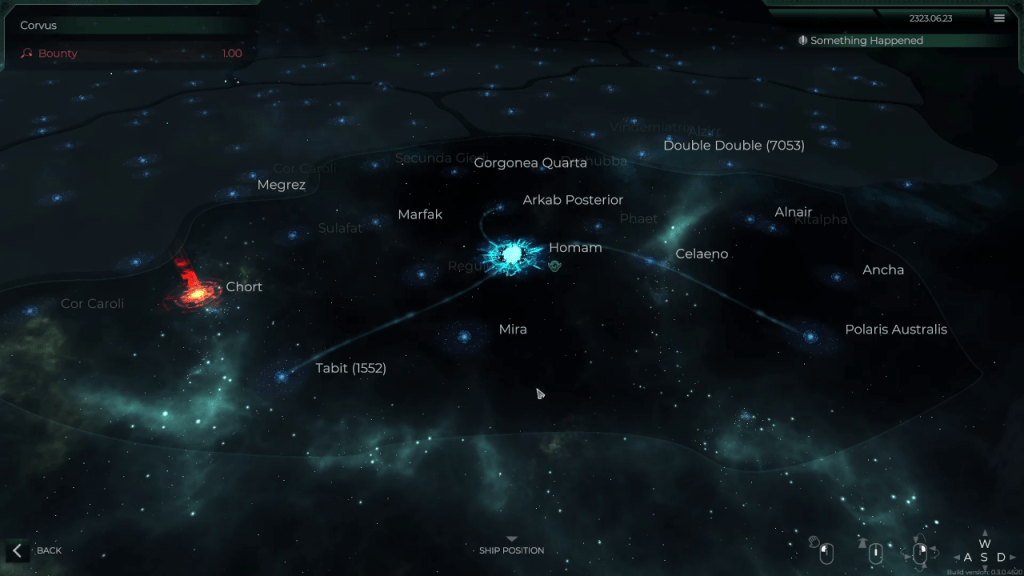
Task: Select the Homam star system marker
Action: coord(512,256)
